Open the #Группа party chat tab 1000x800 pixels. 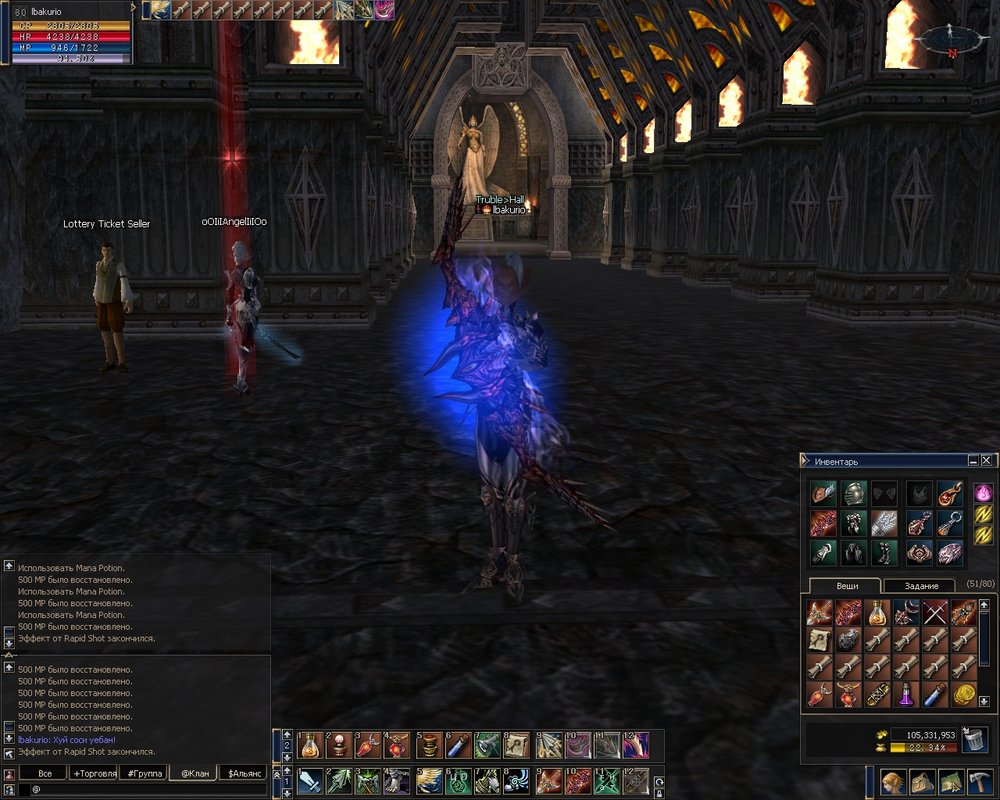(144, 774)
